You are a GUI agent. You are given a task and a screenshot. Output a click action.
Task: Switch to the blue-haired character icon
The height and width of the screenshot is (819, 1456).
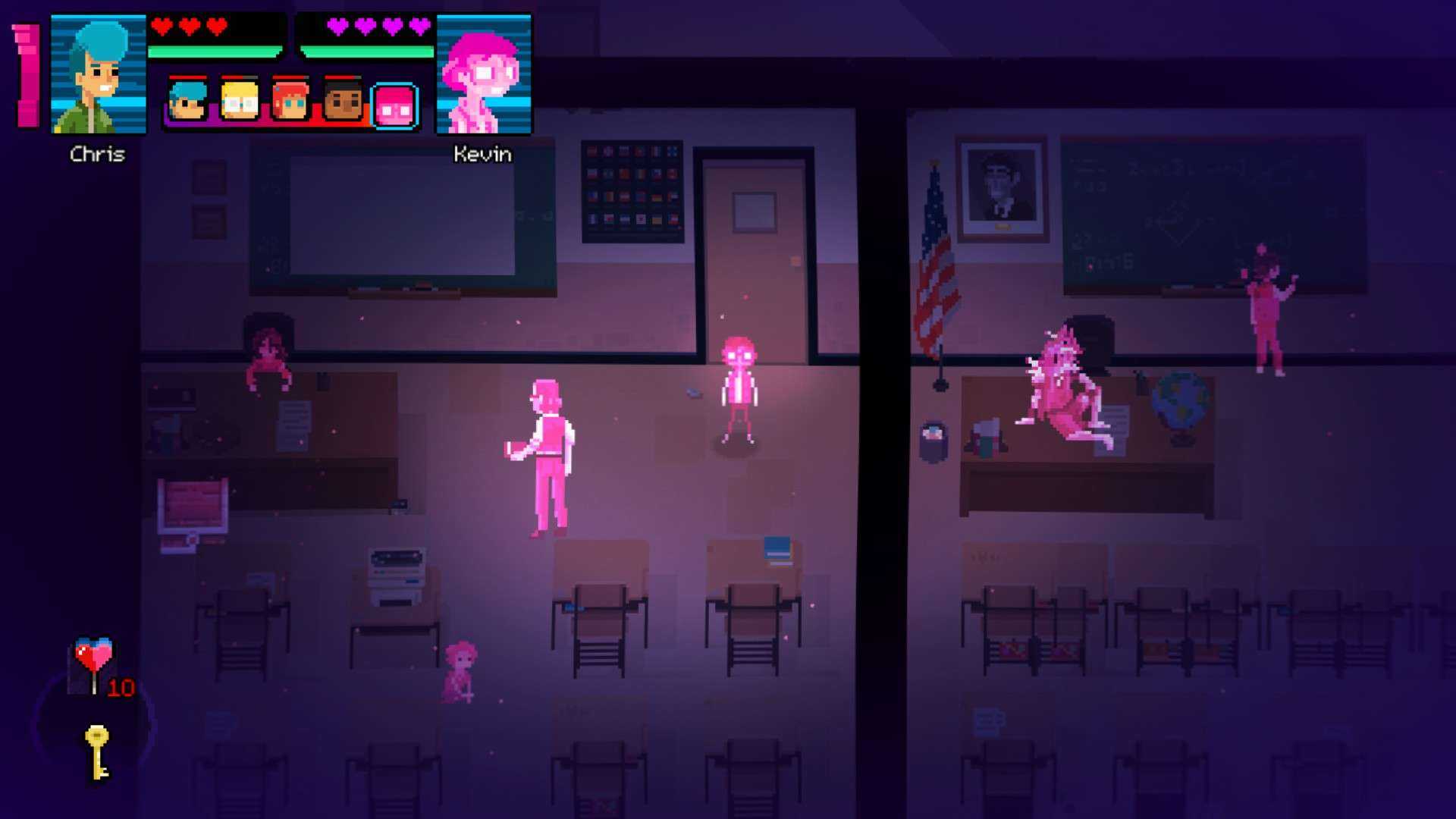(187, 102)
